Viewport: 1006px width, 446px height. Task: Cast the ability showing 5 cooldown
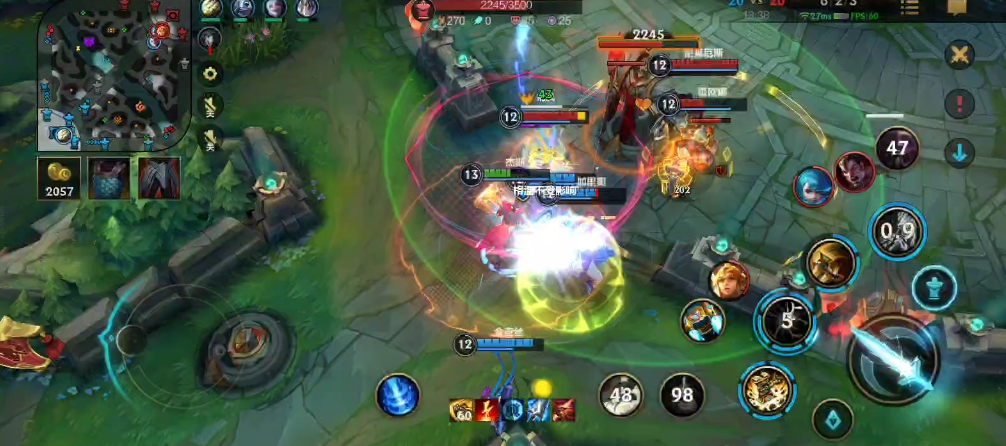786,319
